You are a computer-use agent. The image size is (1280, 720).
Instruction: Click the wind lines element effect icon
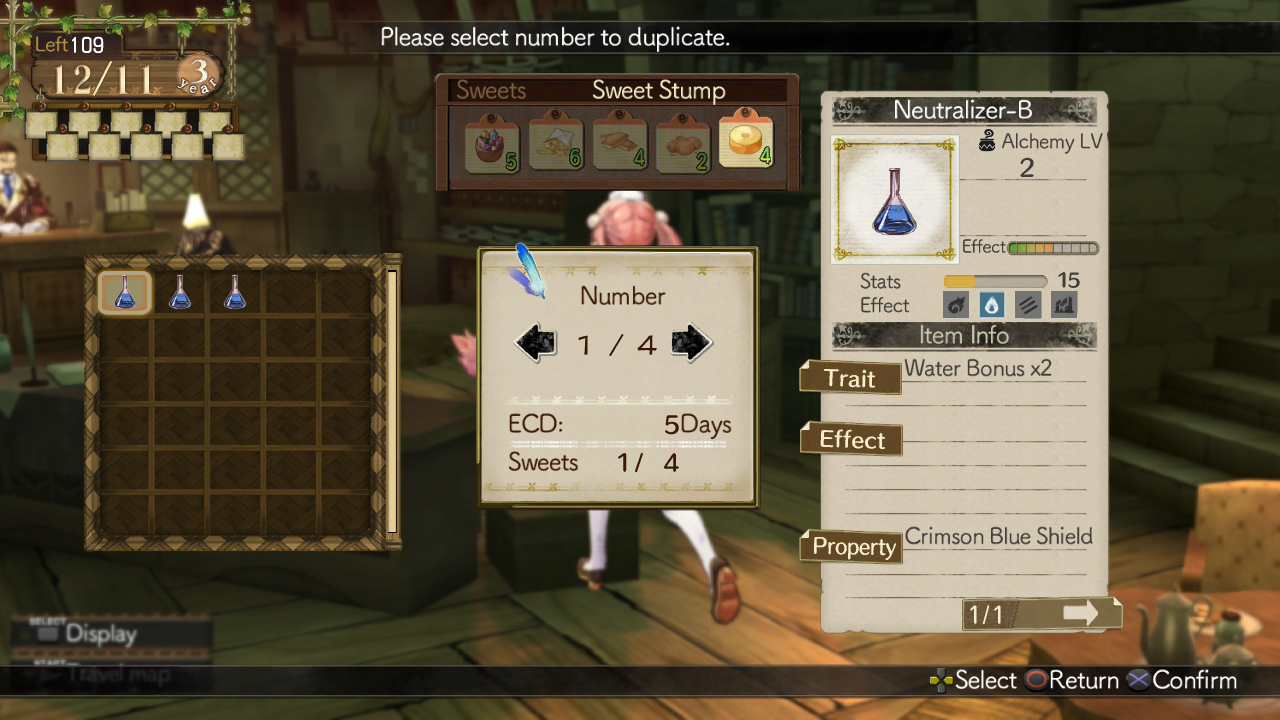pos(1027,305)
